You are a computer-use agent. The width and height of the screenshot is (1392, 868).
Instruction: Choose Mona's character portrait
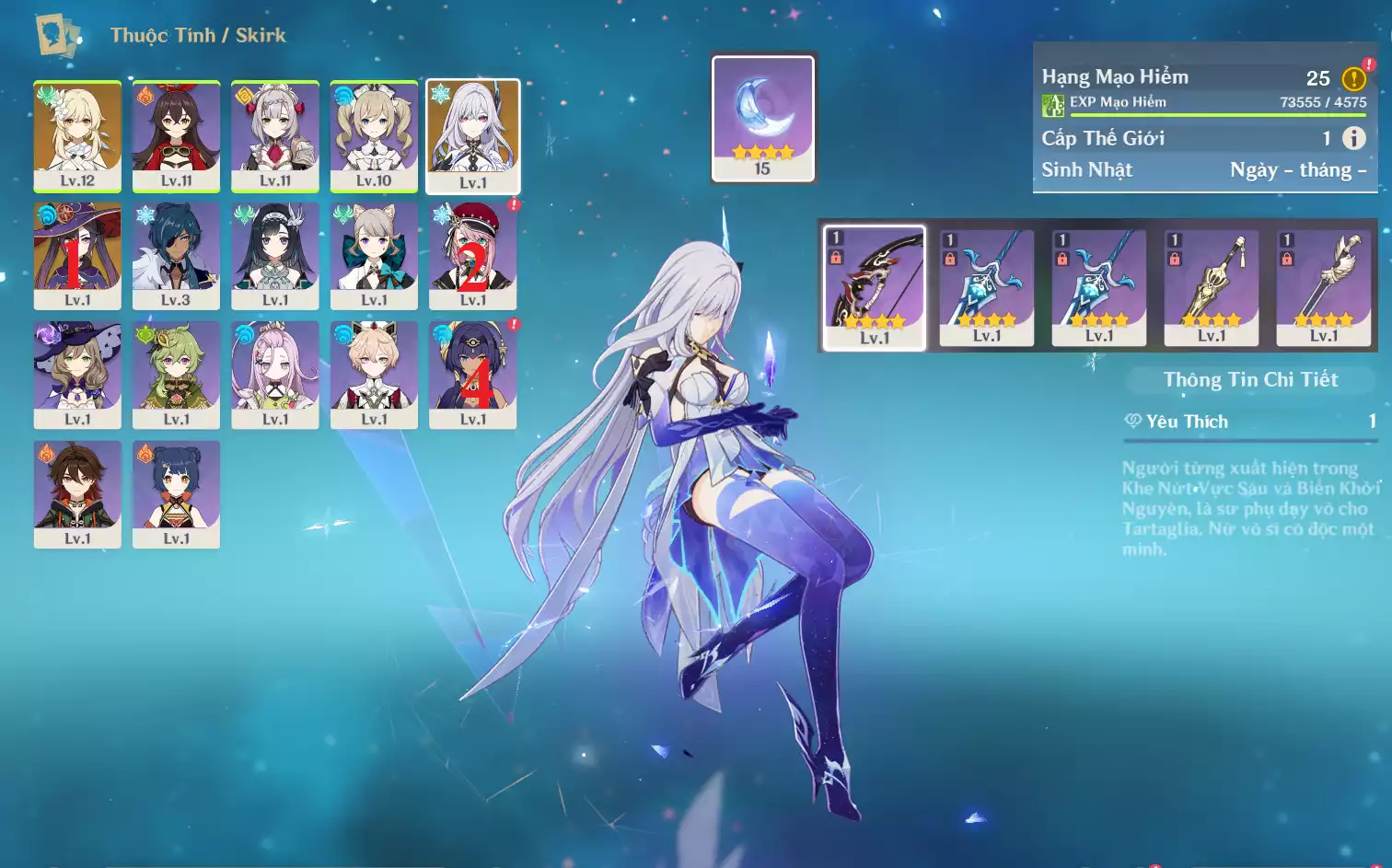[x=77, y=255]
